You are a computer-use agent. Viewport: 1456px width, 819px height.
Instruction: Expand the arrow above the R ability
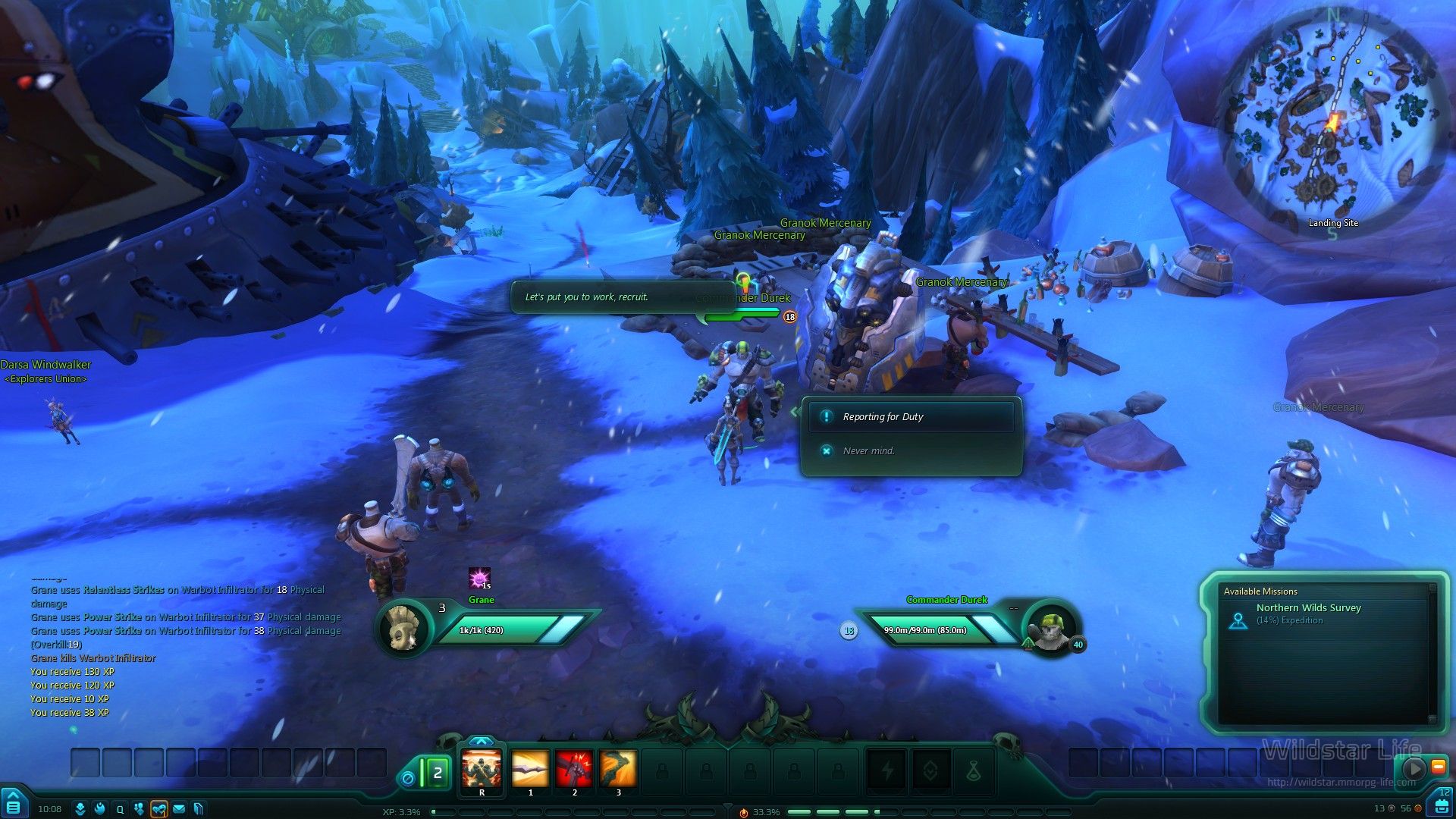tap(481, 741)
